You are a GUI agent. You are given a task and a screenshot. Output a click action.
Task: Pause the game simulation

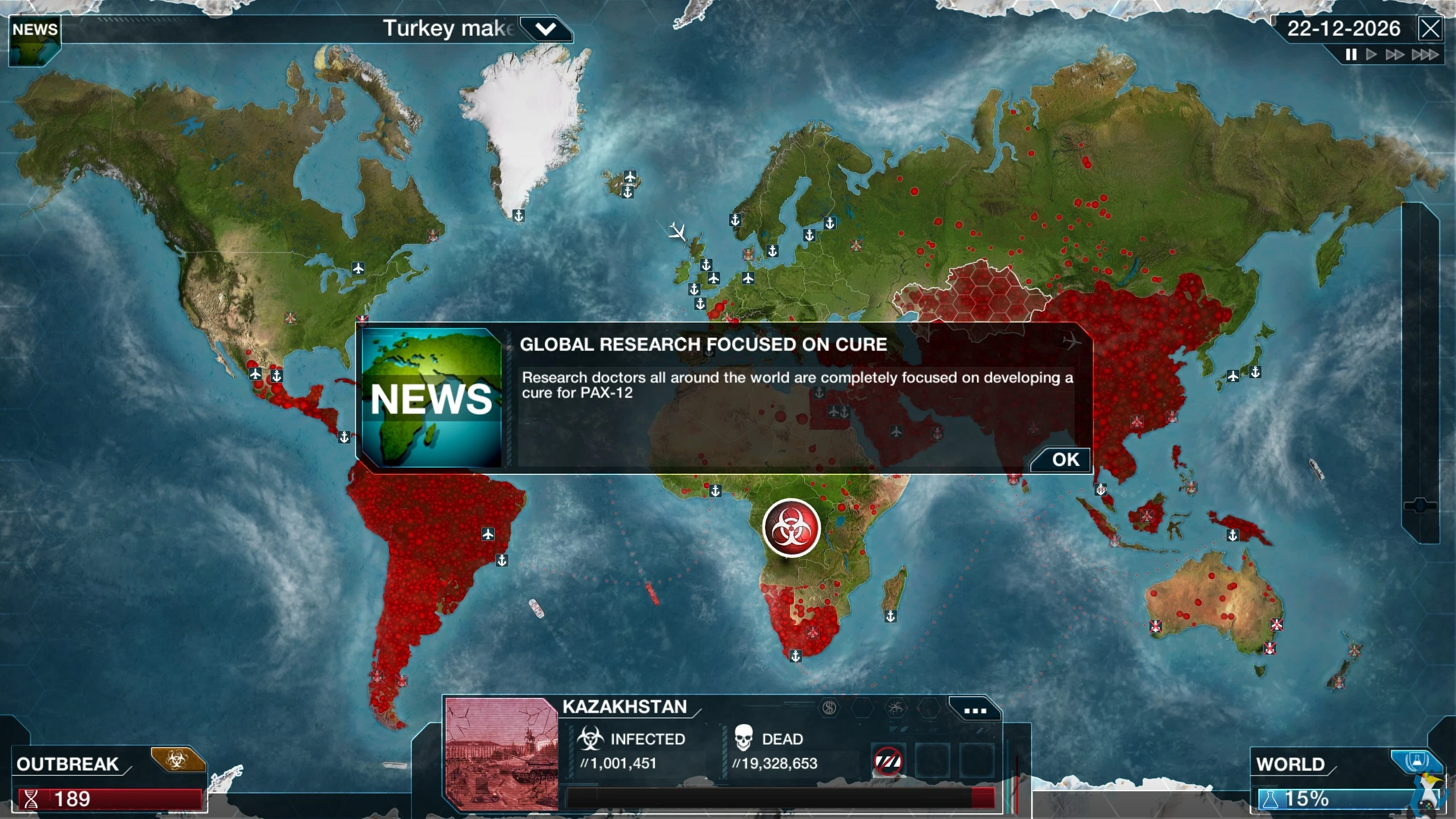coord(1350,55)
